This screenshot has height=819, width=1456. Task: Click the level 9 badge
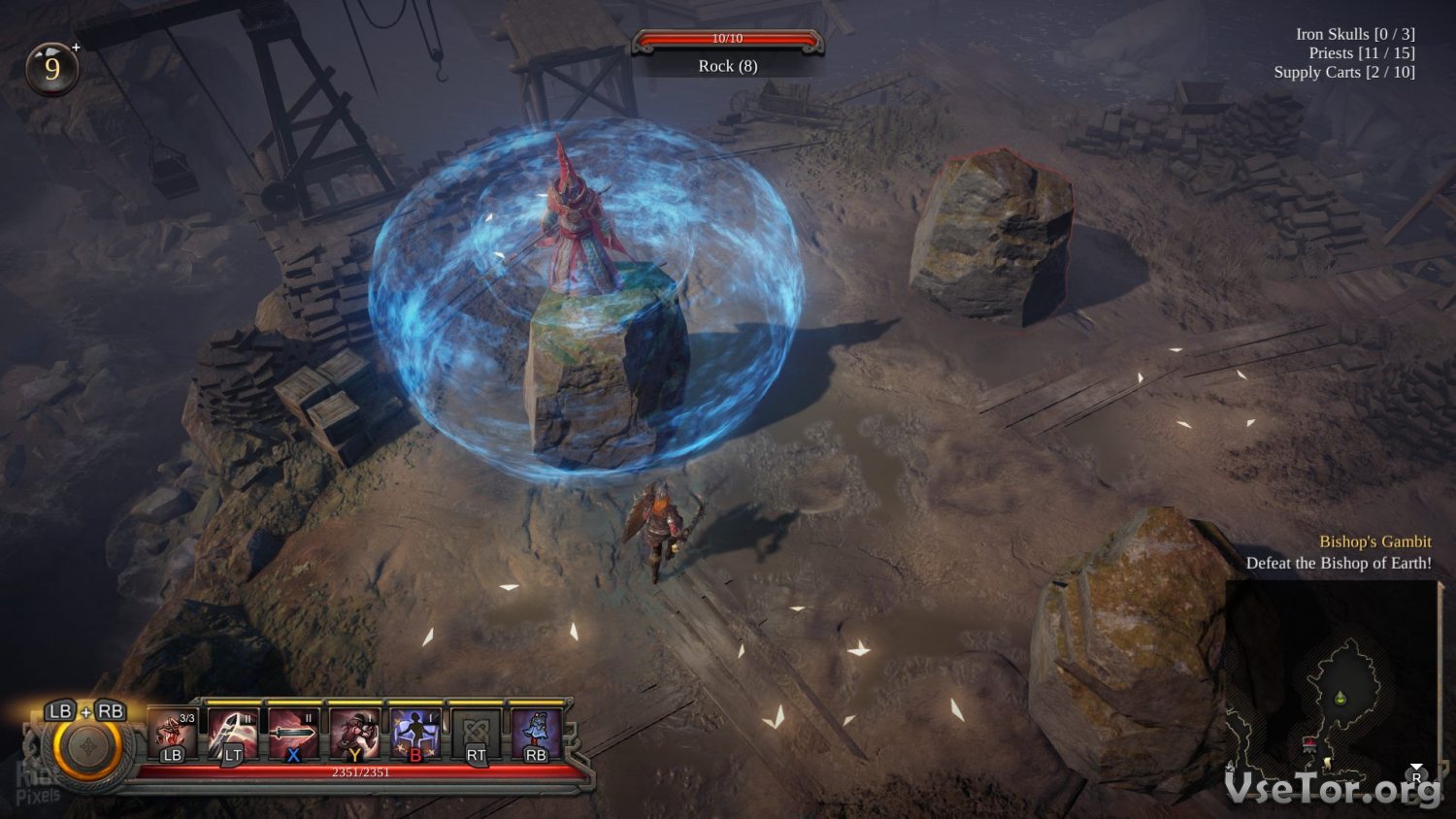click(51, 68)
